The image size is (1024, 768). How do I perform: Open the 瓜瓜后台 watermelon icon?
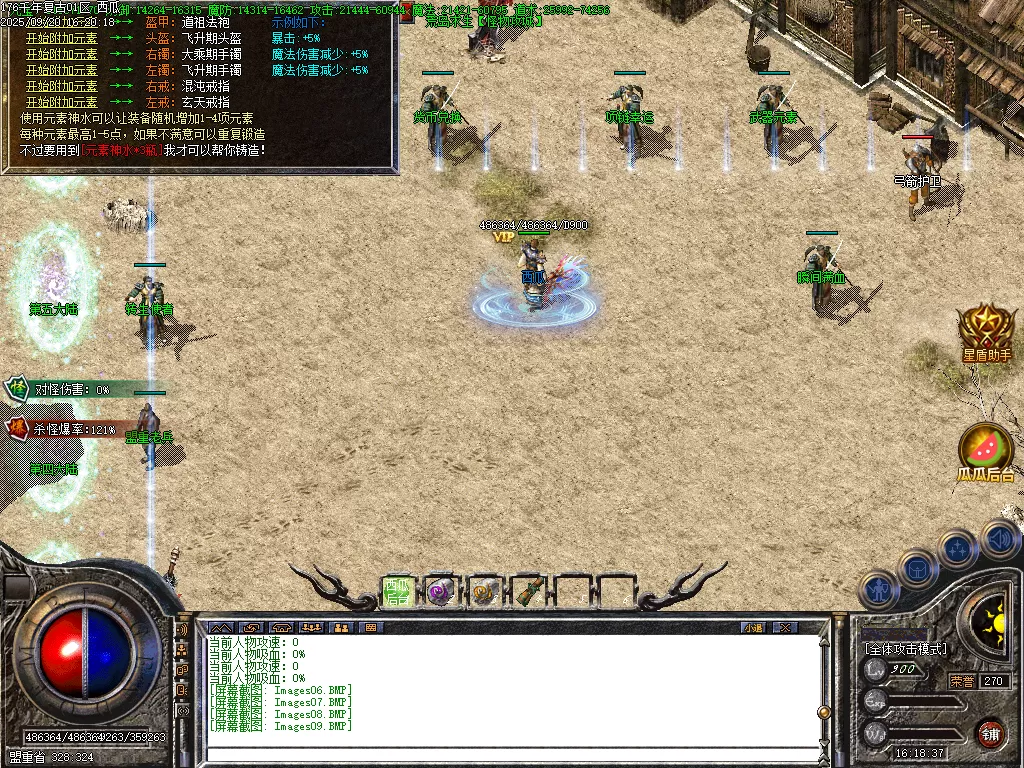click(986, 451)
